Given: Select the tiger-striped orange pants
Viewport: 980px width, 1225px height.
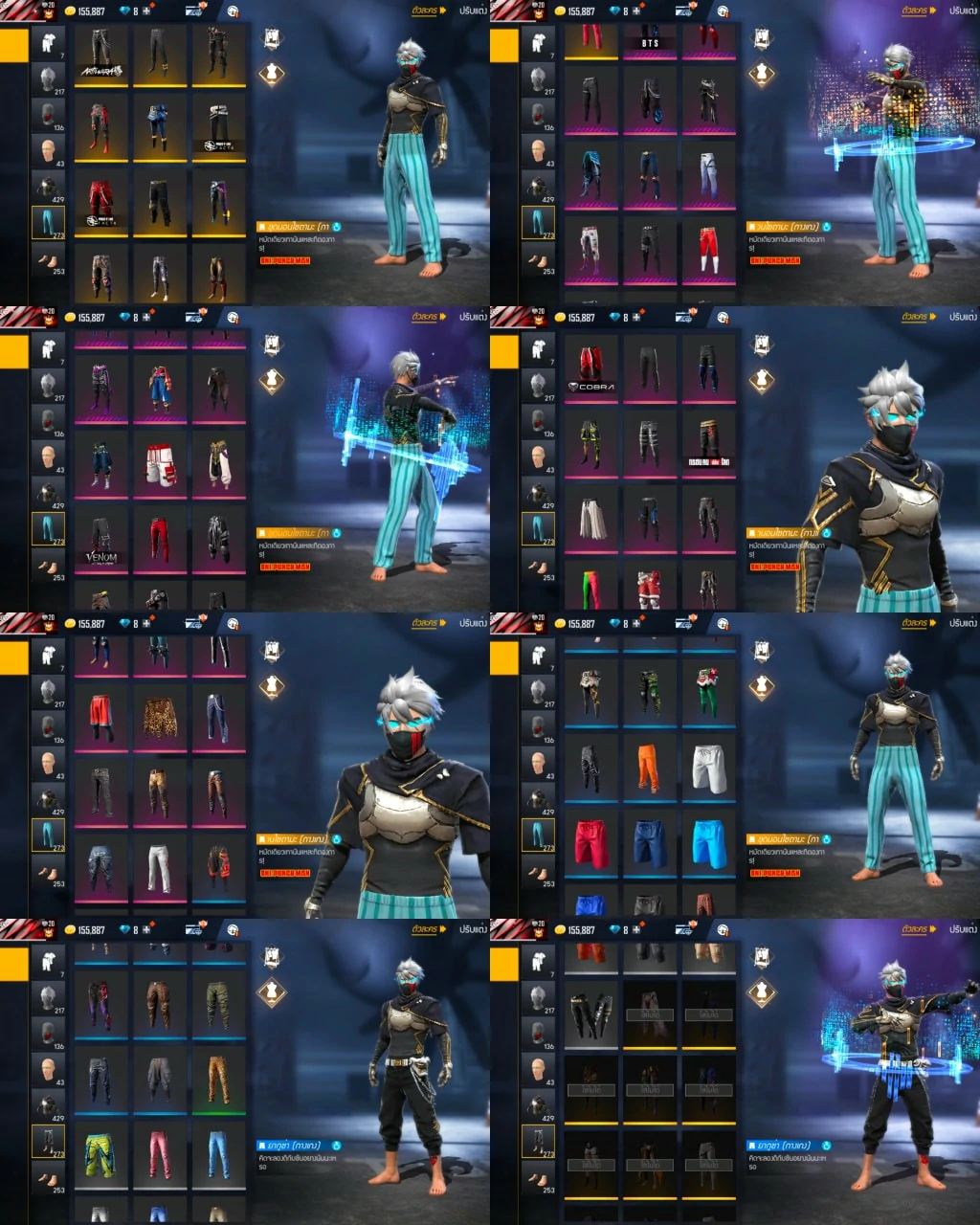Looking at the screenshot, I should (218, 1077).
